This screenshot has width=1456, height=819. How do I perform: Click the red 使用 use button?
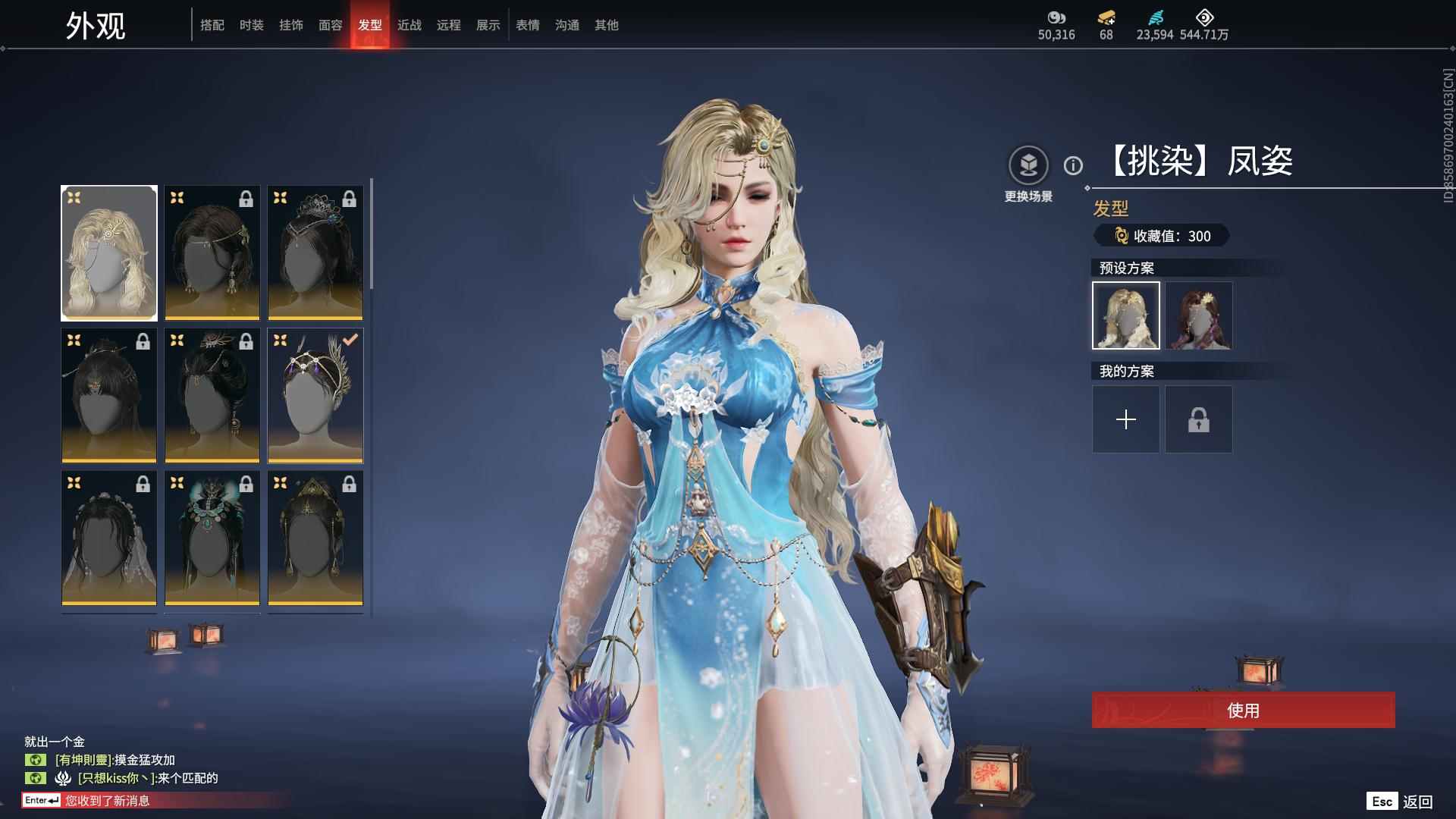pyautogui.click(x=1243, y=710)
